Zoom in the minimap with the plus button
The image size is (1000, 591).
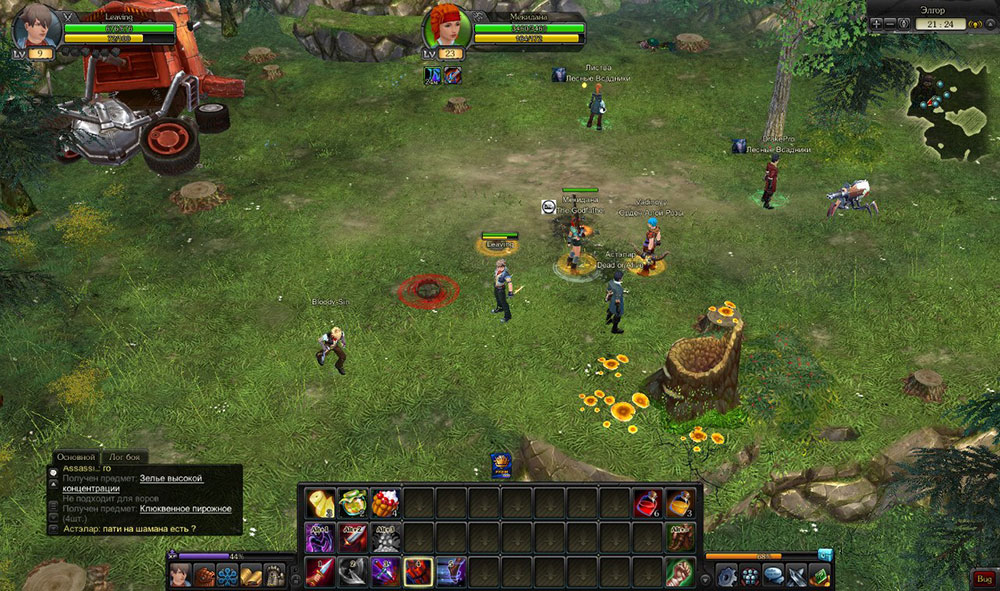tap(876, 24)
